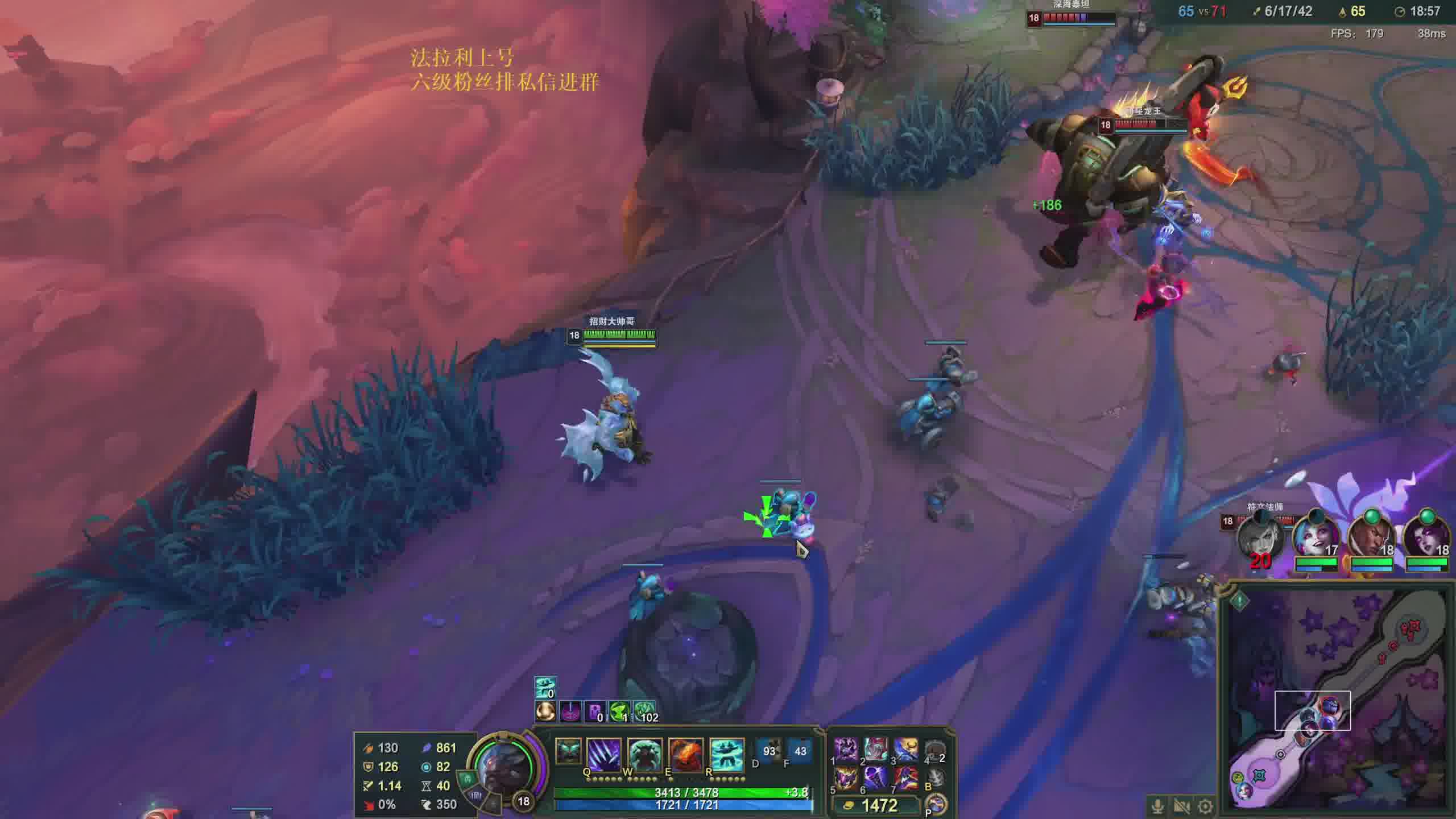This screenshot has width=1456, height=819.
Task: Use the item in slot 5
Action: click(846, 779)
